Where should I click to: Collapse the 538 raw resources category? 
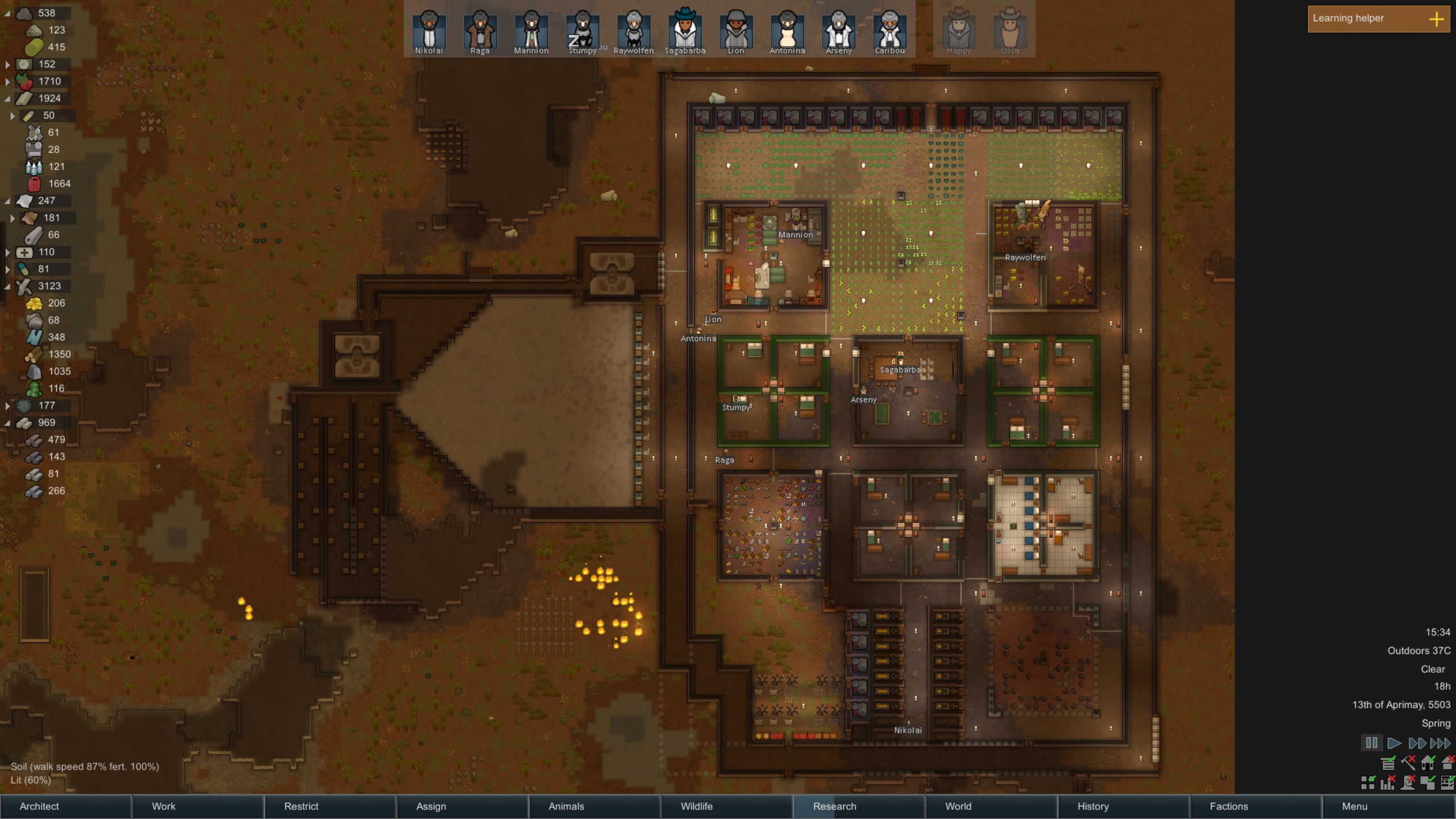(8, 13)
